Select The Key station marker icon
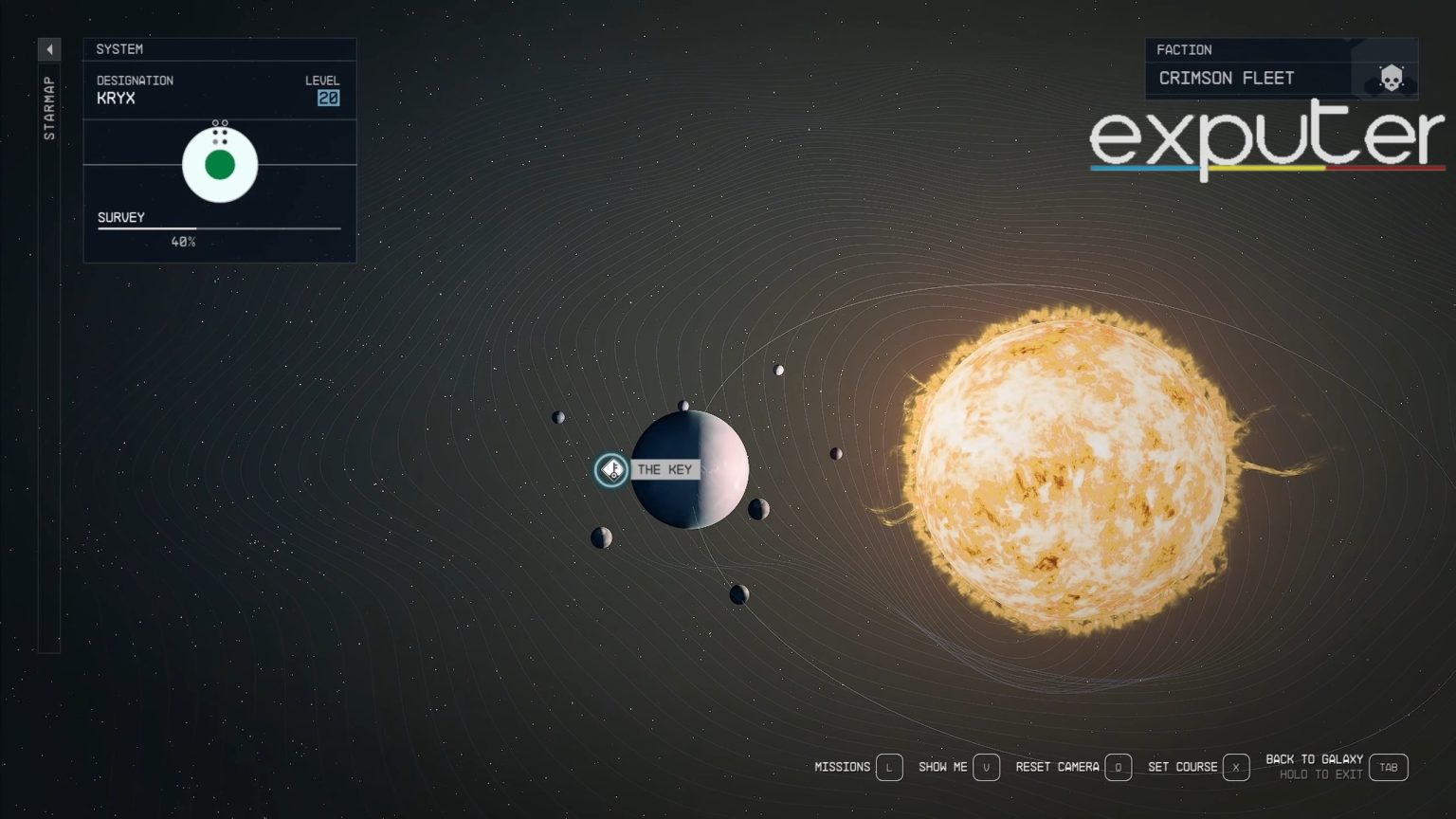The image size is (1456, 819). 611,469
